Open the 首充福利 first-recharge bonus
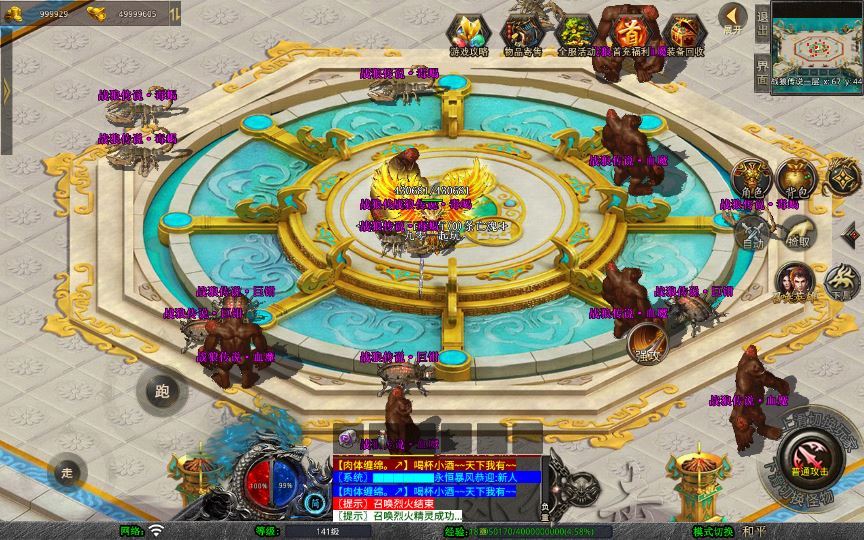Viewport: 864px width, 540px height. 629,31
